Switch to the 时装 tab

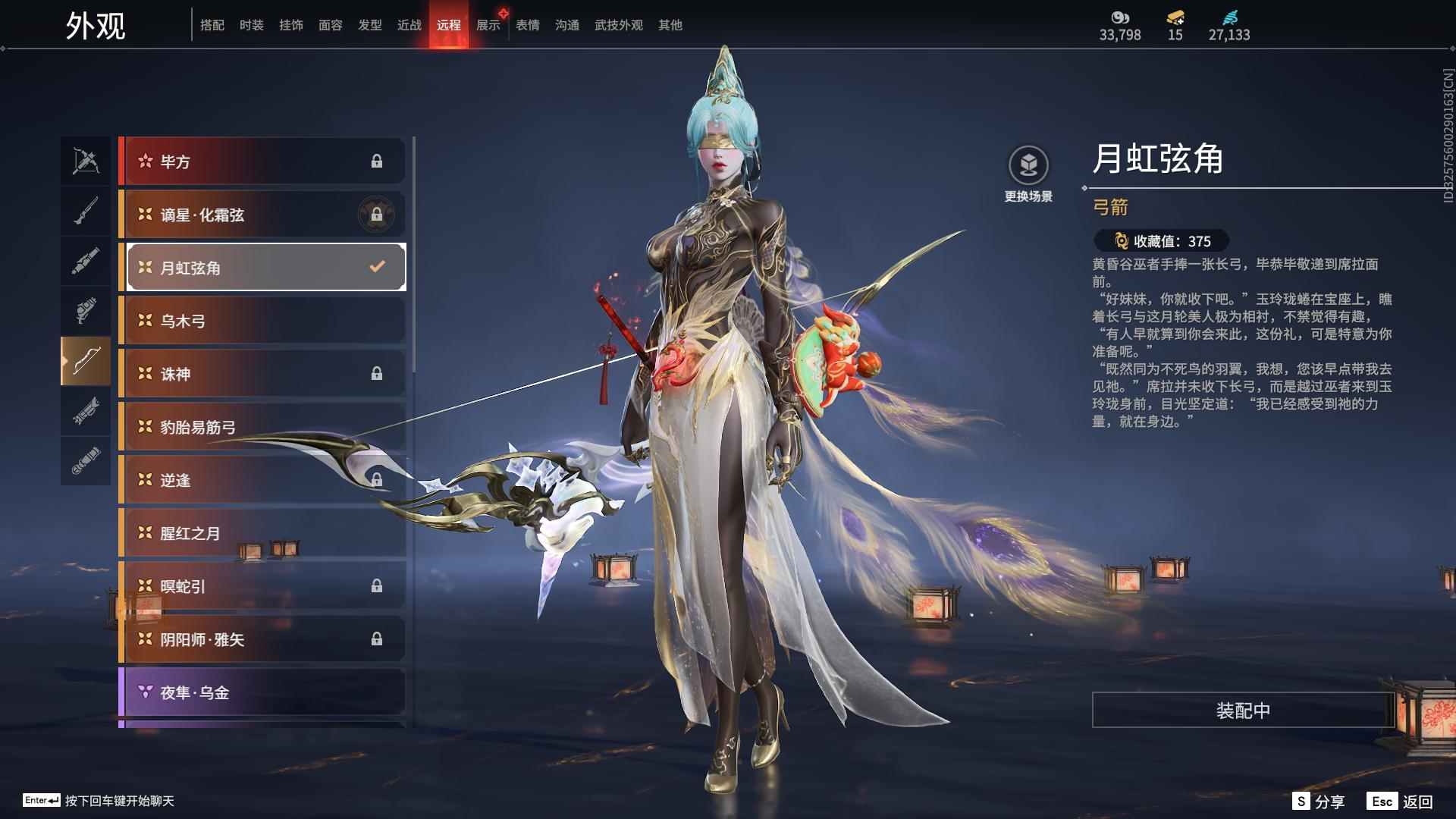tap(252, 24)
